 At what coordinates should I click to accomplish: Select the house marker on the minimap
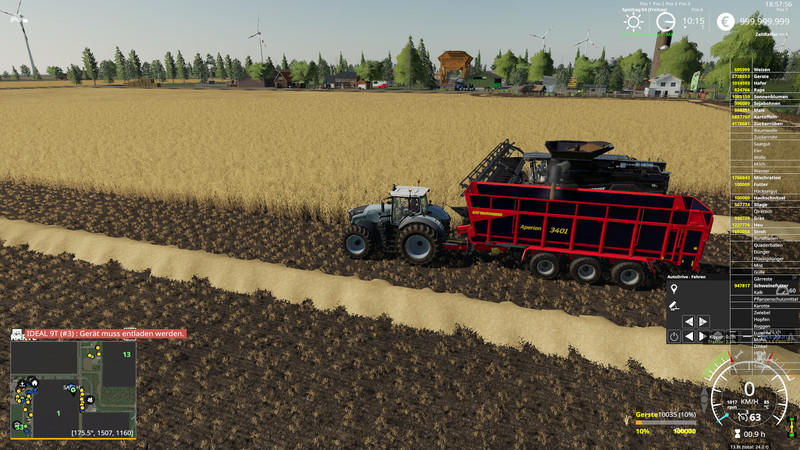coord(33,381)
